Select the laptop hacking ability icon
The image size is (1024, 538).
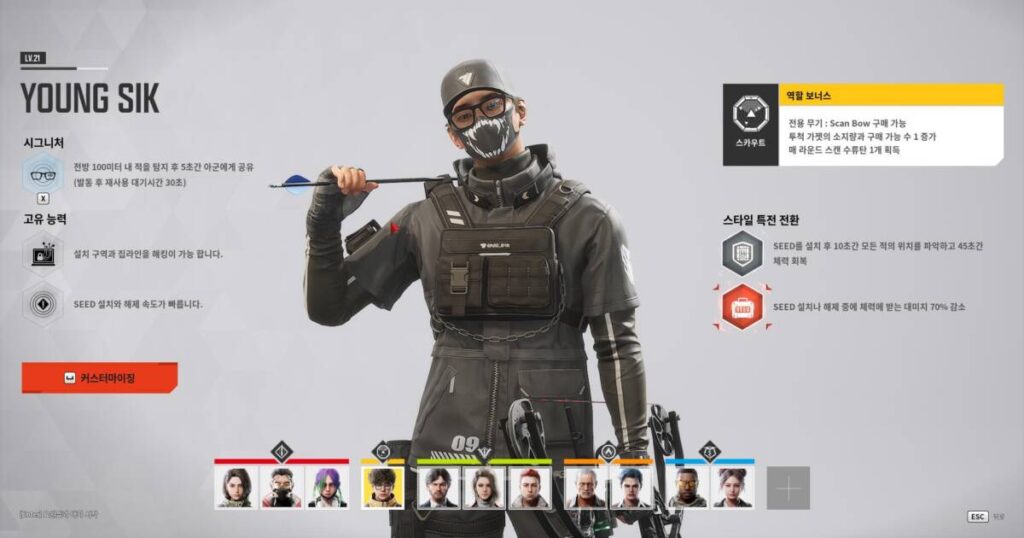(43, 254)
